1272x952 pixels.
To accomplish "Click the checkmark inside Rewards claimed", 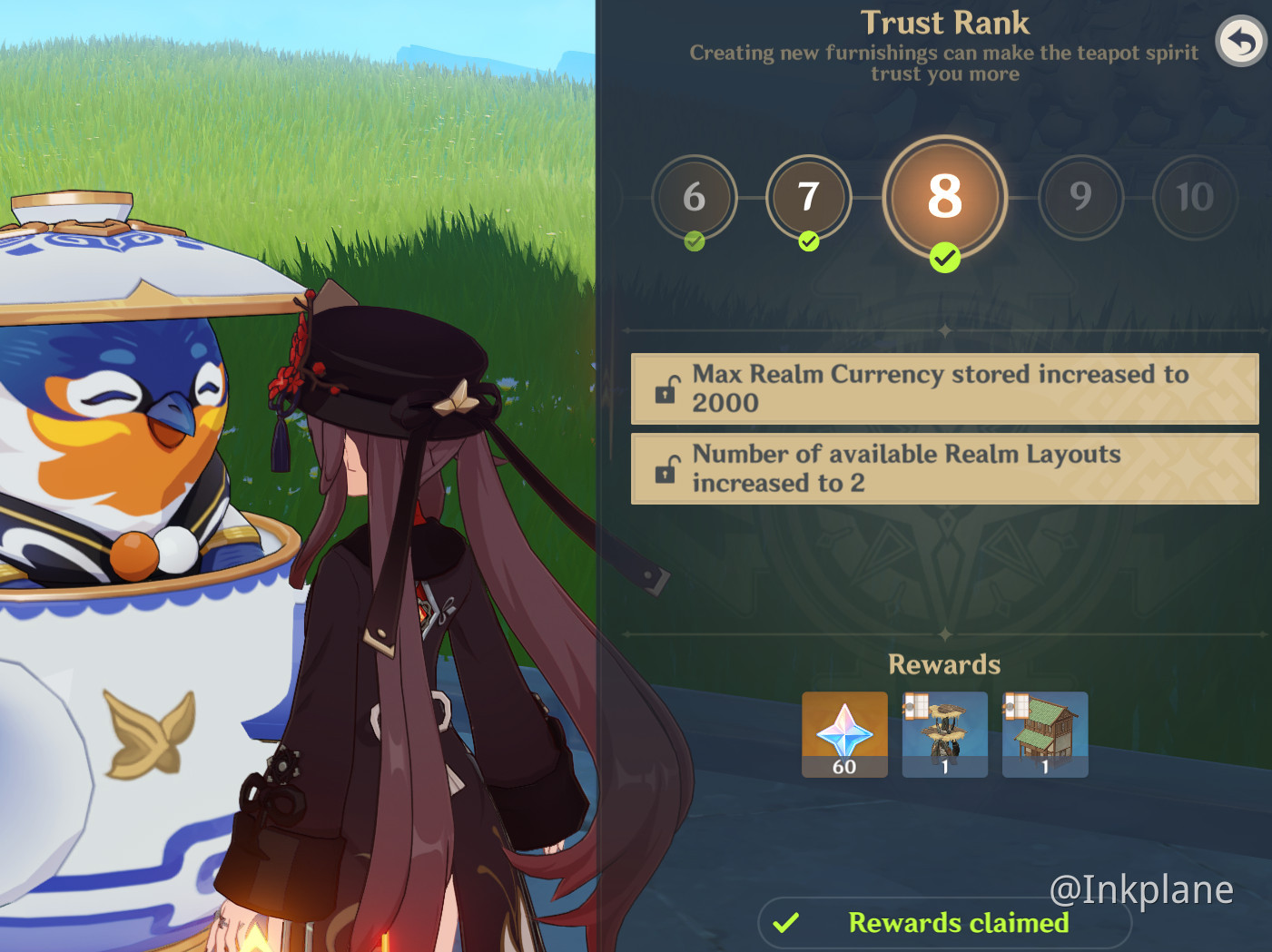I will pyautogui.click(x=784, y=923).
